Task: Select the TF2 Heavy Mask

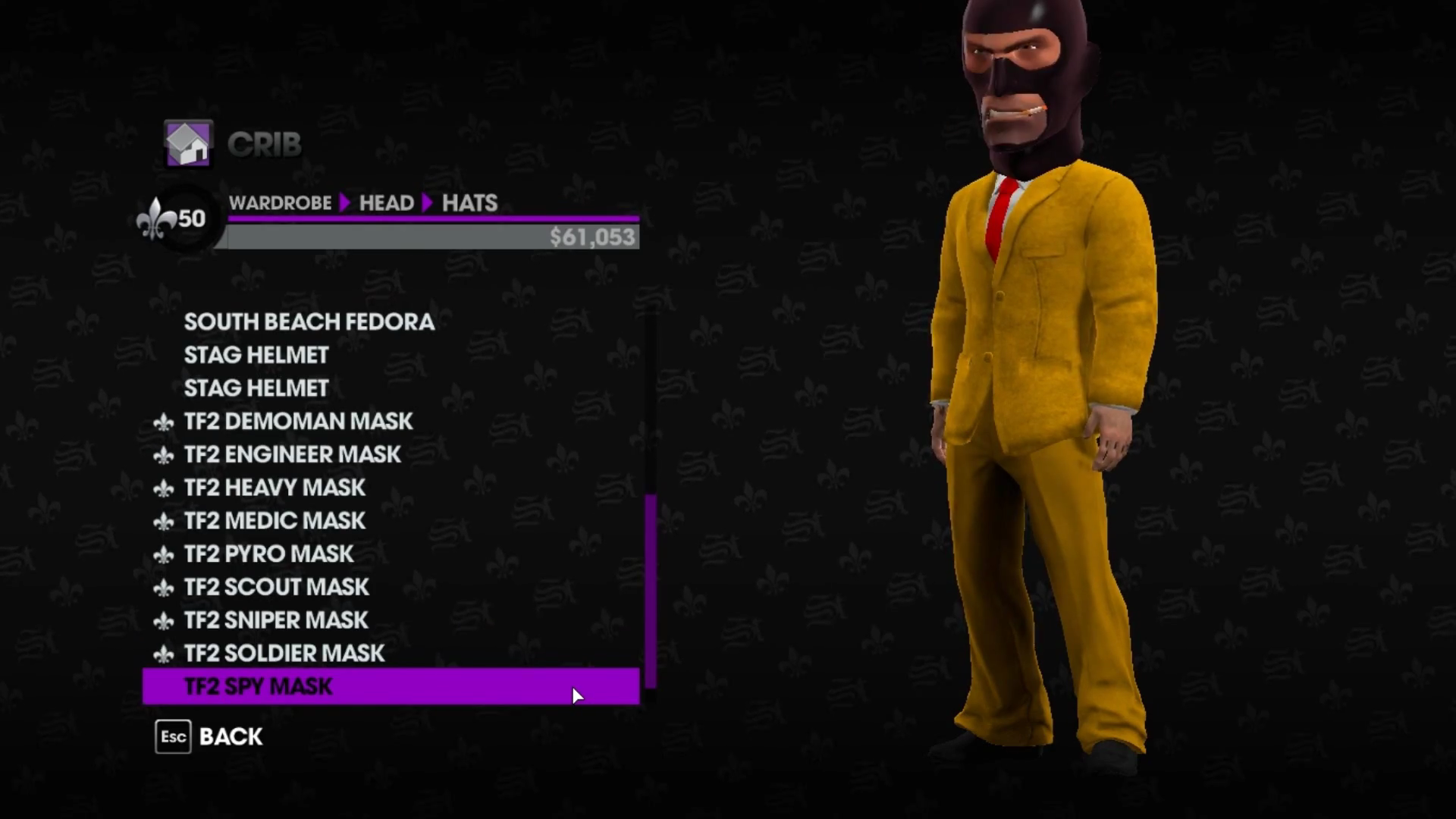Action: click(x=275, y=488)
